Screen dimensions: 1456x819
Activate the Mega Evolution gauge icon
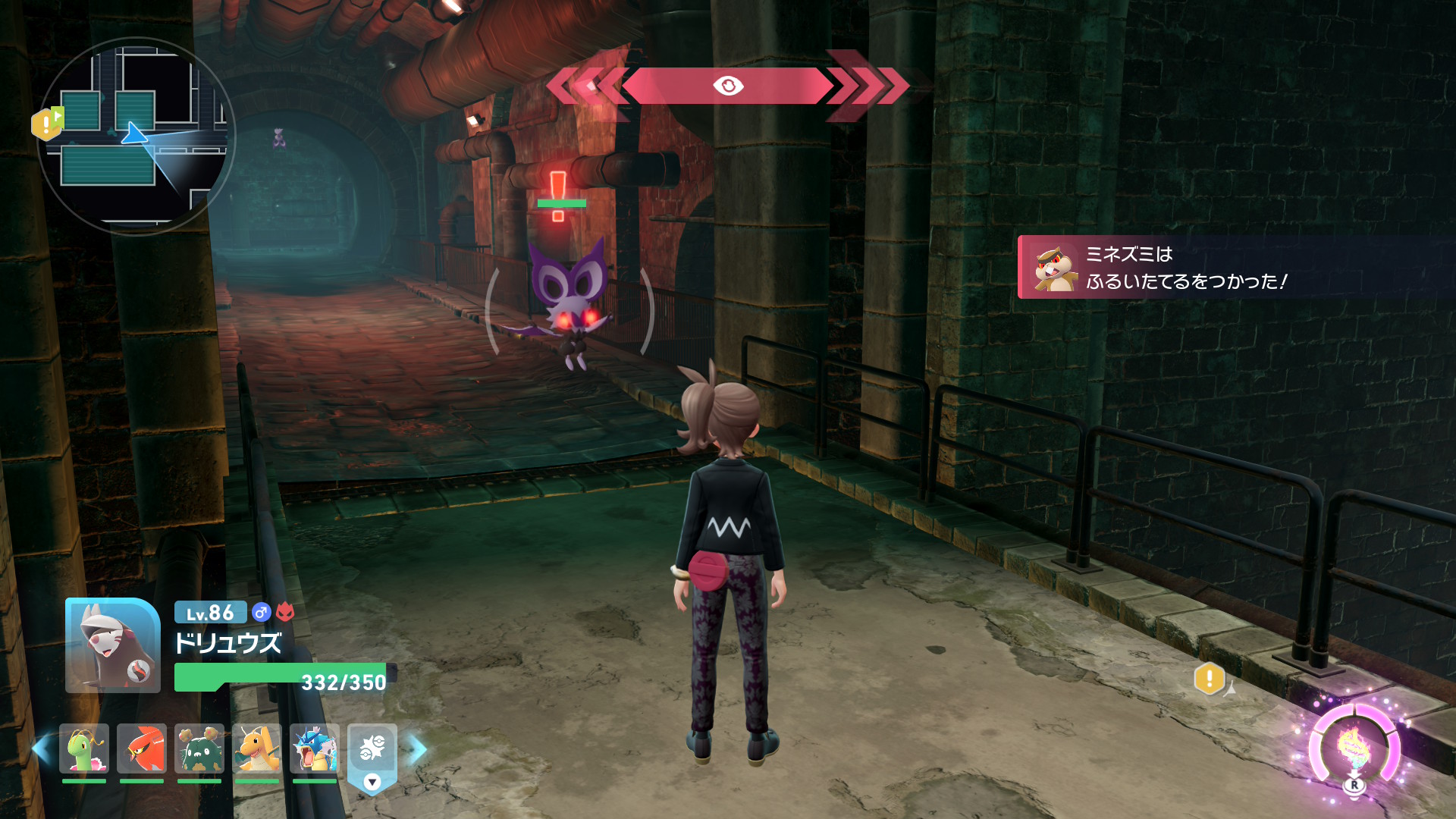click(1354, 748)
